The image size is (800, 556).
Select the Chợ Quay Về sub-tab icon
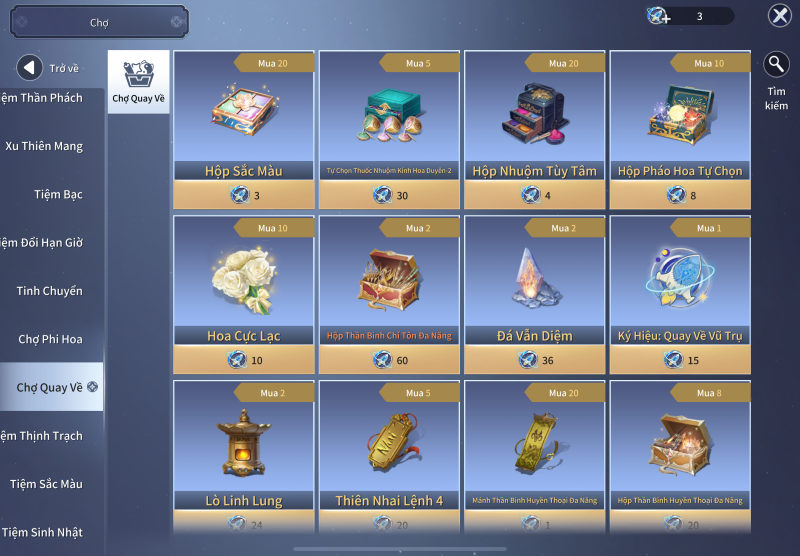click(139, 82)
